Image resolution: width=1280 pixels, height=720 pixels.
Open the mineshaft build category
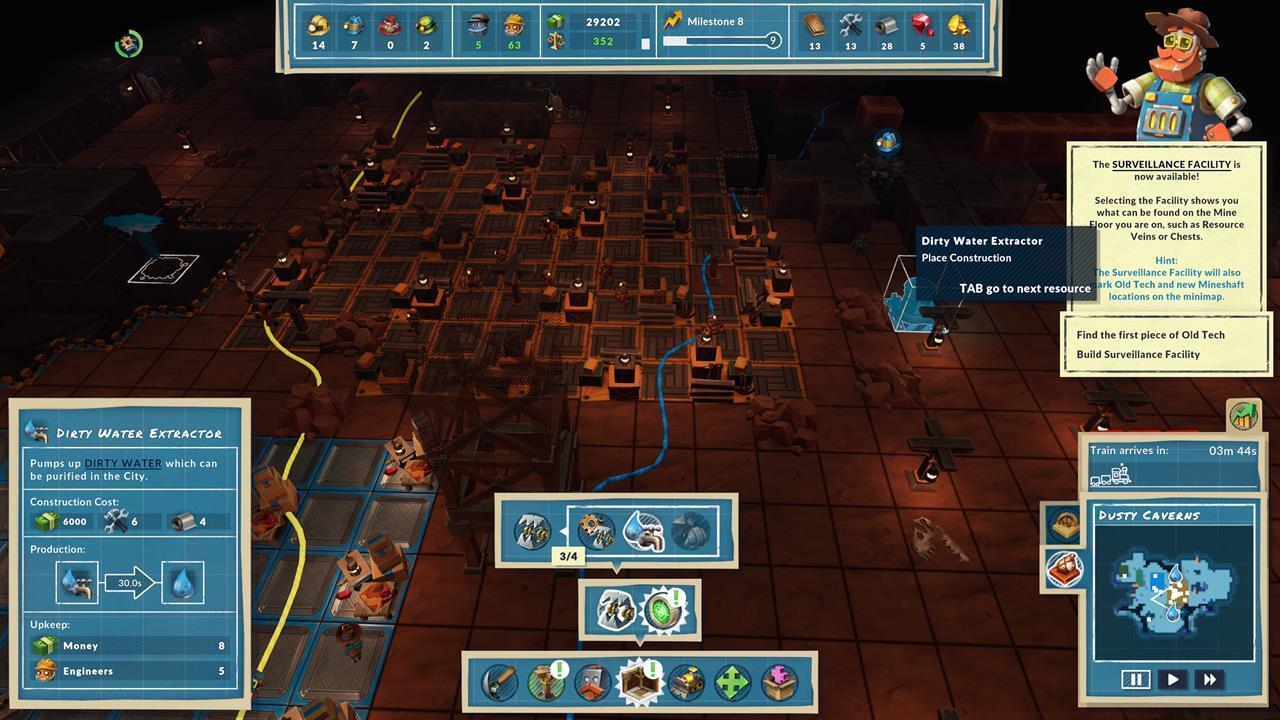tap(545, 683)
